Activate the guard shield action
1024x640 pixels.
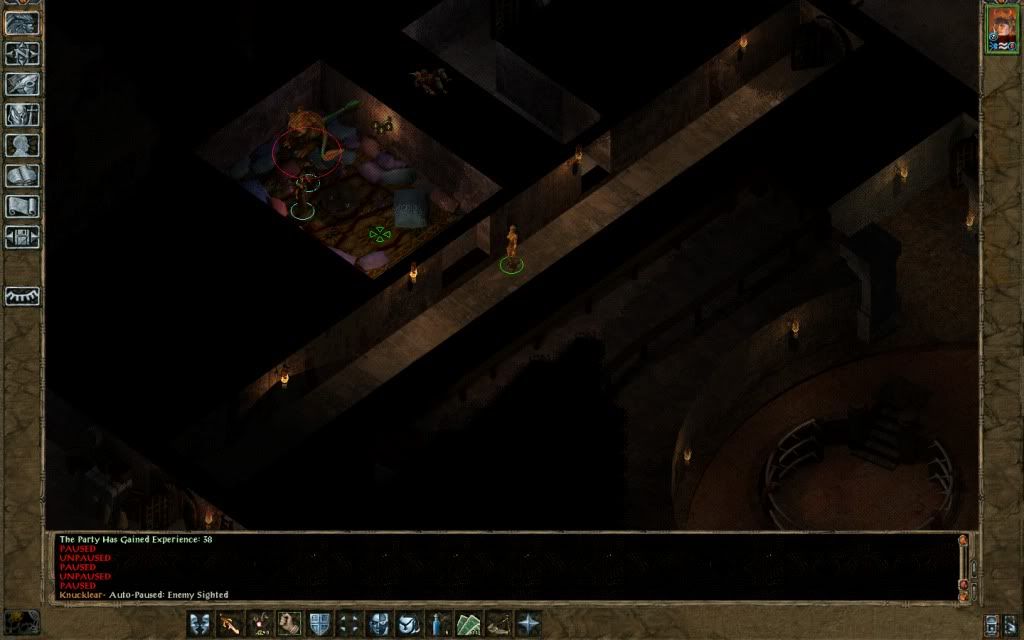pos(320,624)
